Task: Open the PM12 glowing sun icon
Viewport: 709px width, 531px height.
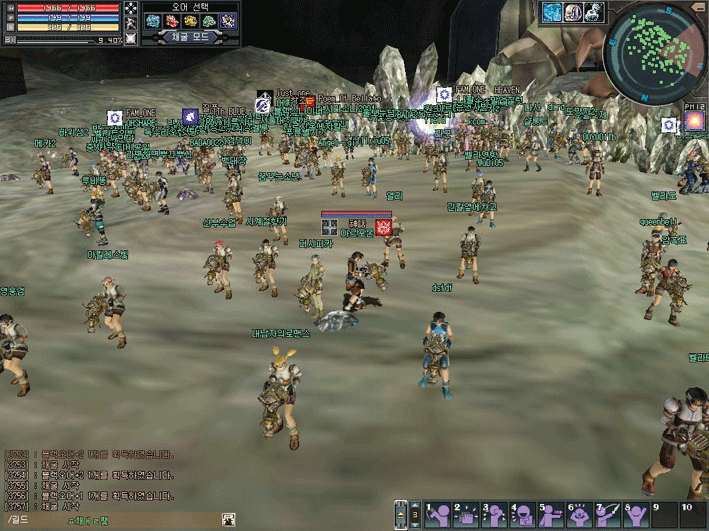Action: 694,122
